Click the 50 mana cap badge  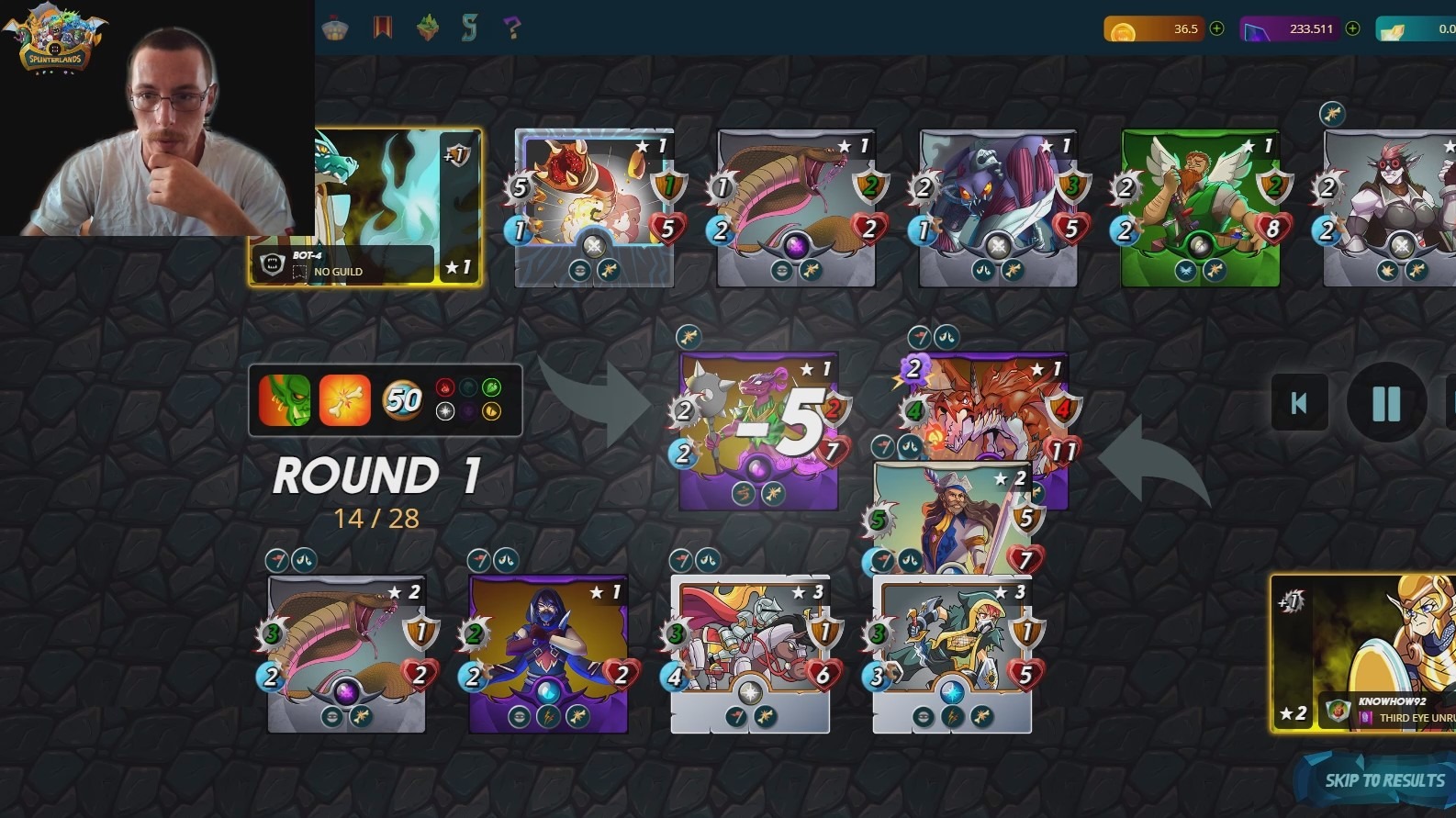[x=401, y=400]
